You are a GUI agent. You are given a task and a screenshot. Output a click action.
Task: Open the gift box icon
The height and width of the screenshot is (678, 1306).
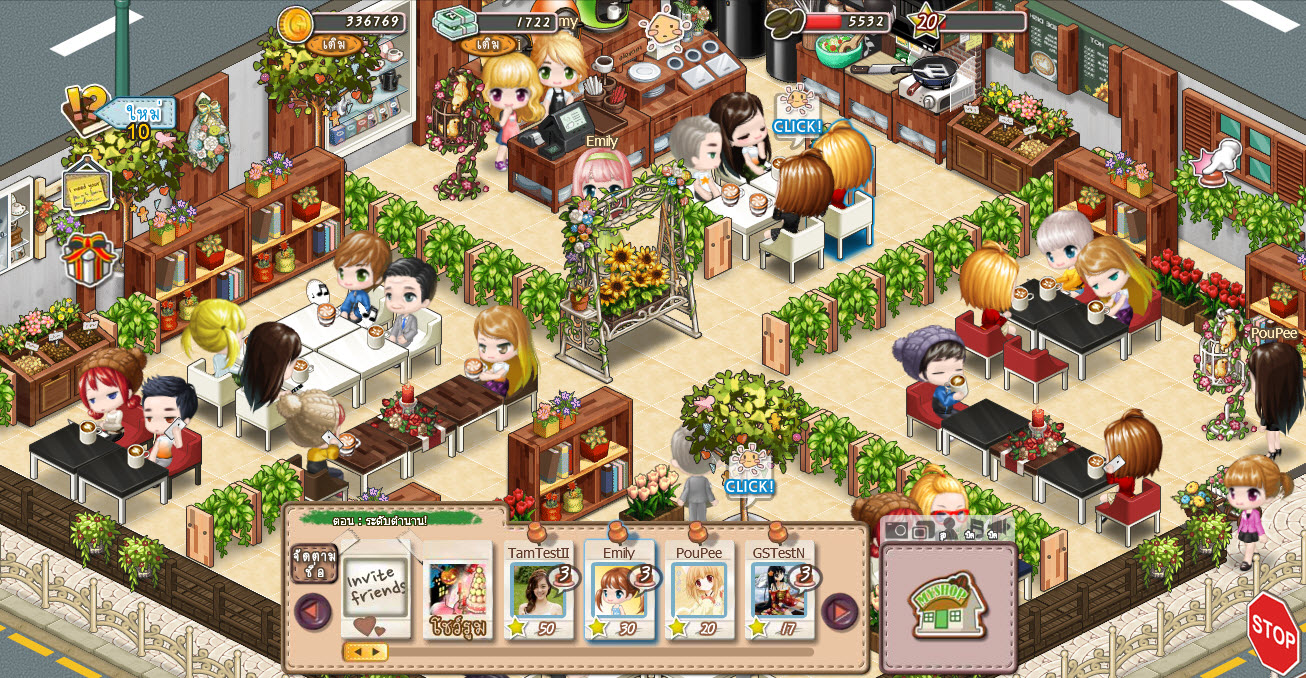(88, 257)
